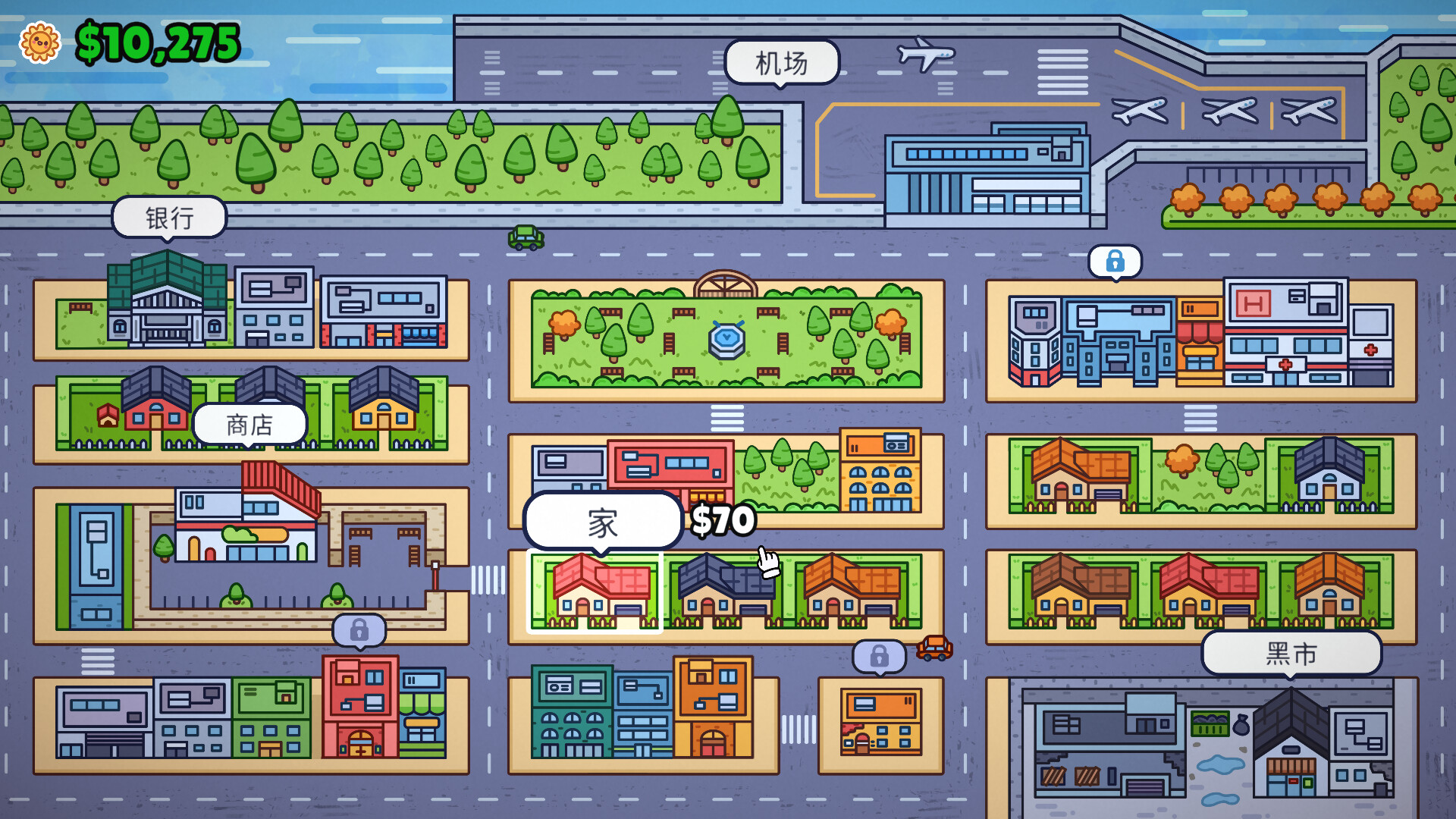
Task: Open the locked block near the 商店 parking lot
Action: pos(358,629)
